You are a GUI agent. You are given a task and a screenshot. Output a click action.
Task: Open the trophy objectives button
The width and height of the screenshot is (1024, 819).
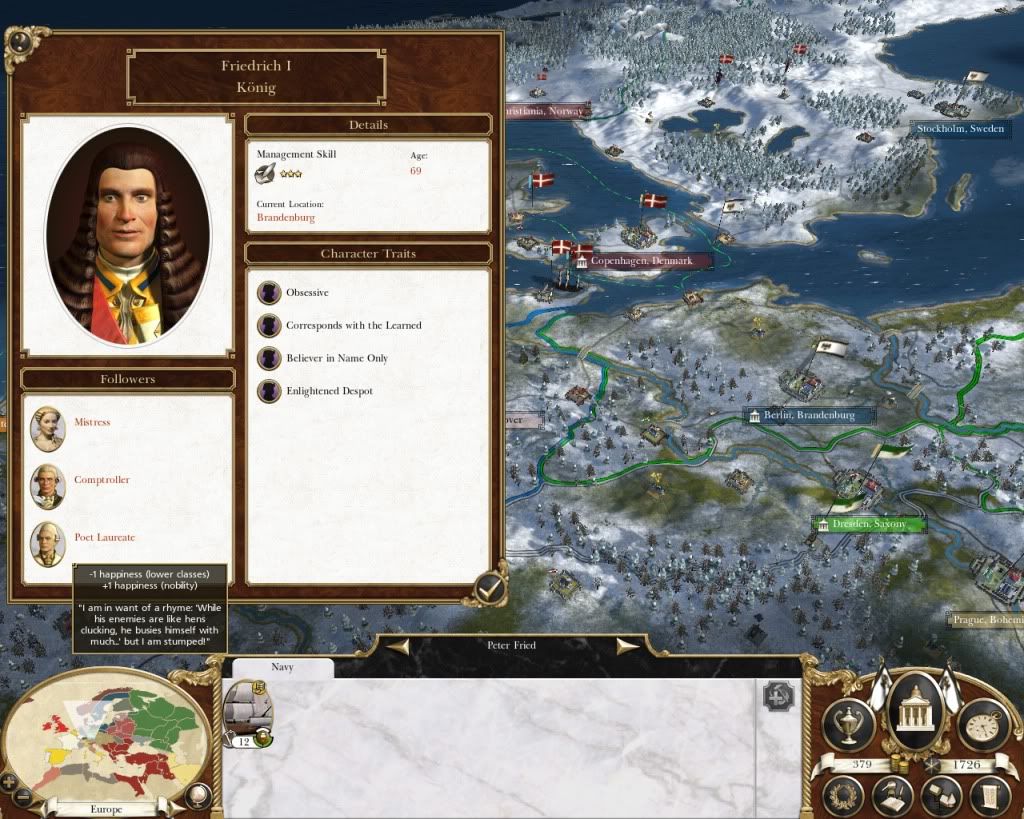coord(848,725)
